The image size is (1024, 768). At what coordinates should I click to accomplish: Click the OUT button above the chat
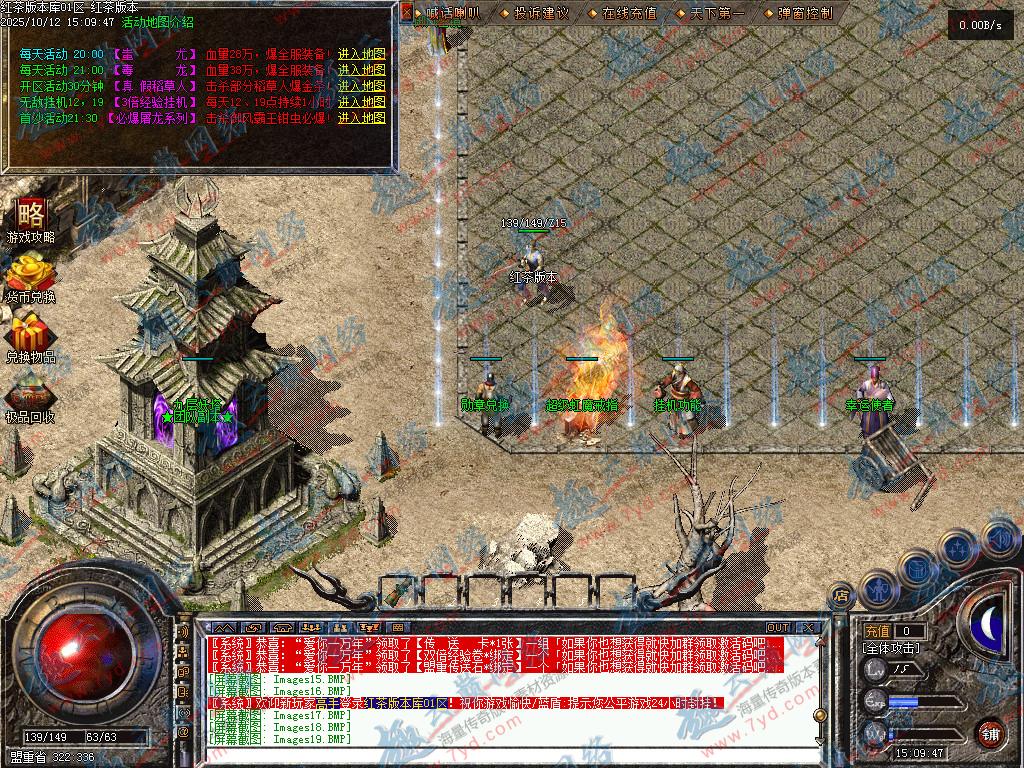tap(777, 628)
